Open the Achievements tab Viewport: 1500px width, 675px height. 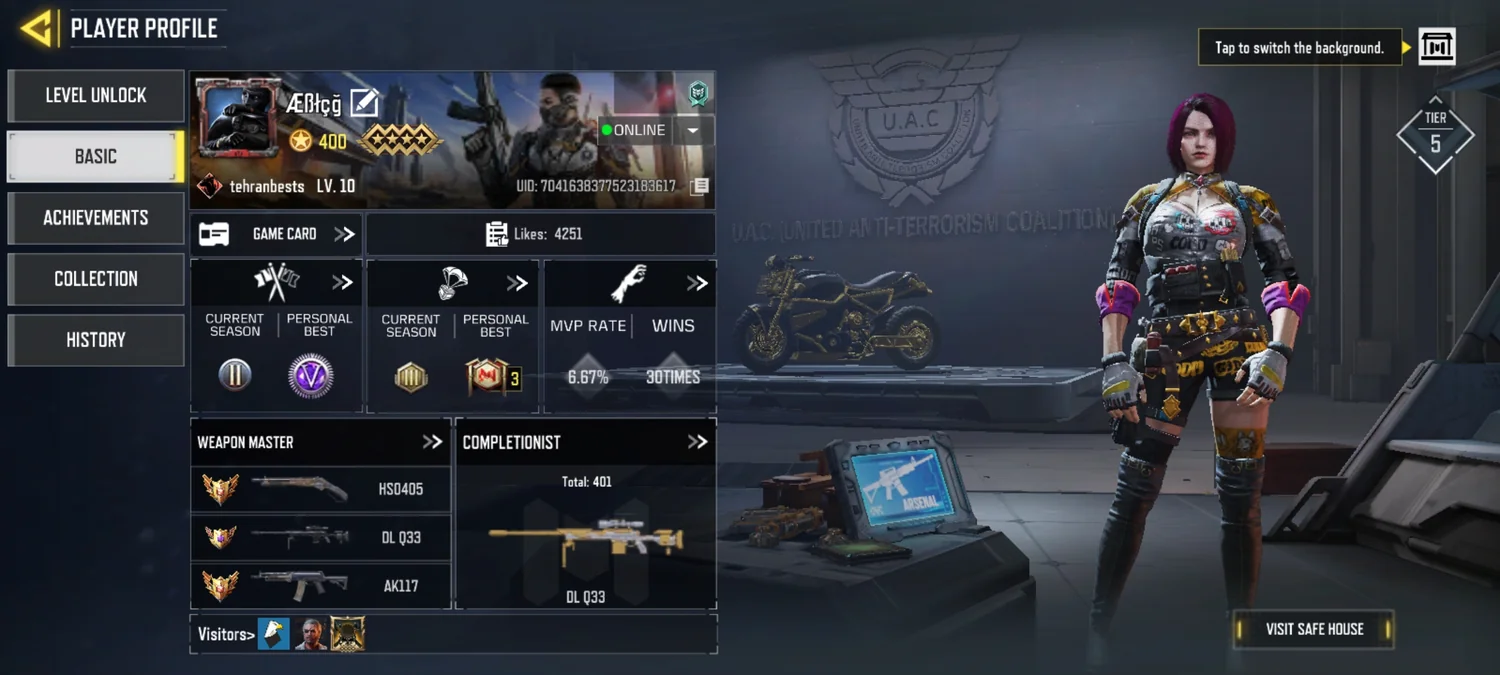pos(96,218)
